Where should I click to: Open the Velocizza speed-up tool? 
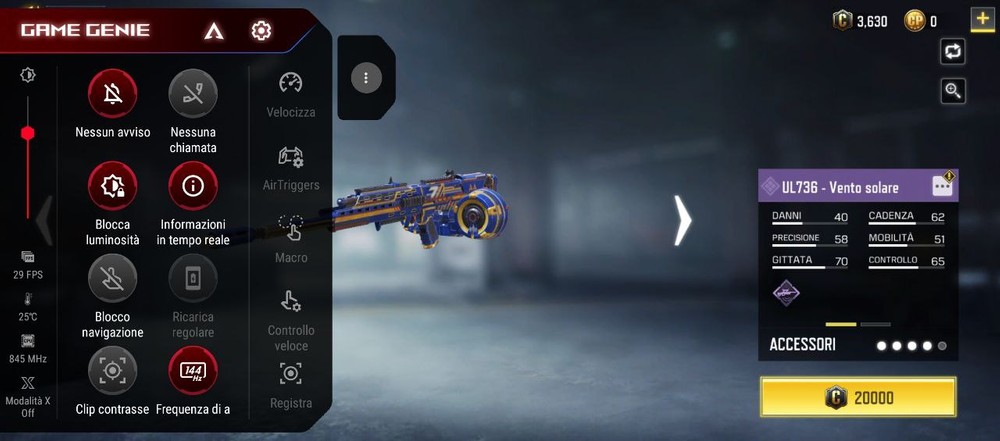(x=291, y=84)
